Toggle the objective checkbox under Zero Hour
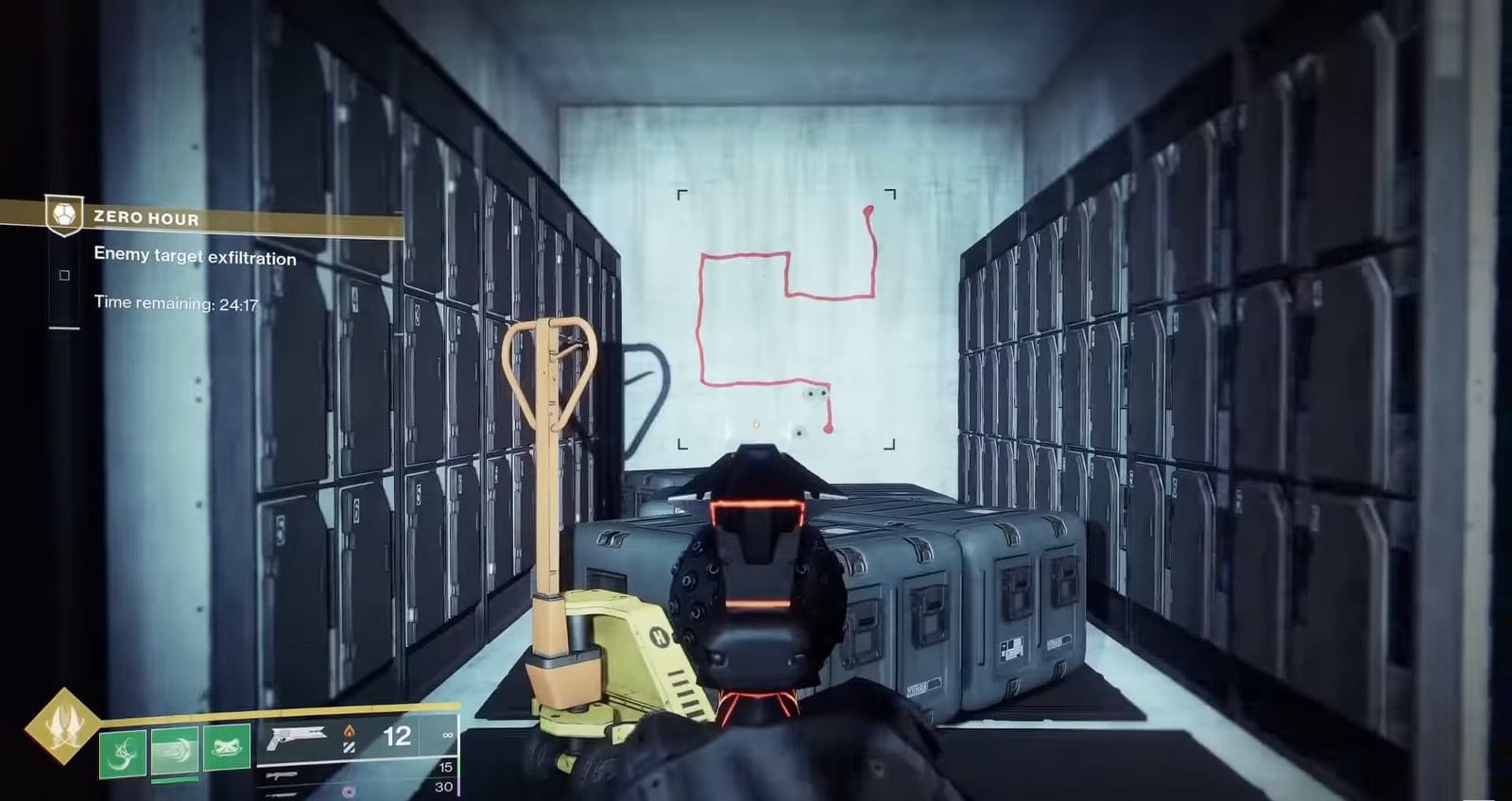The image size is (1512, 801). [x=65, y=275]
